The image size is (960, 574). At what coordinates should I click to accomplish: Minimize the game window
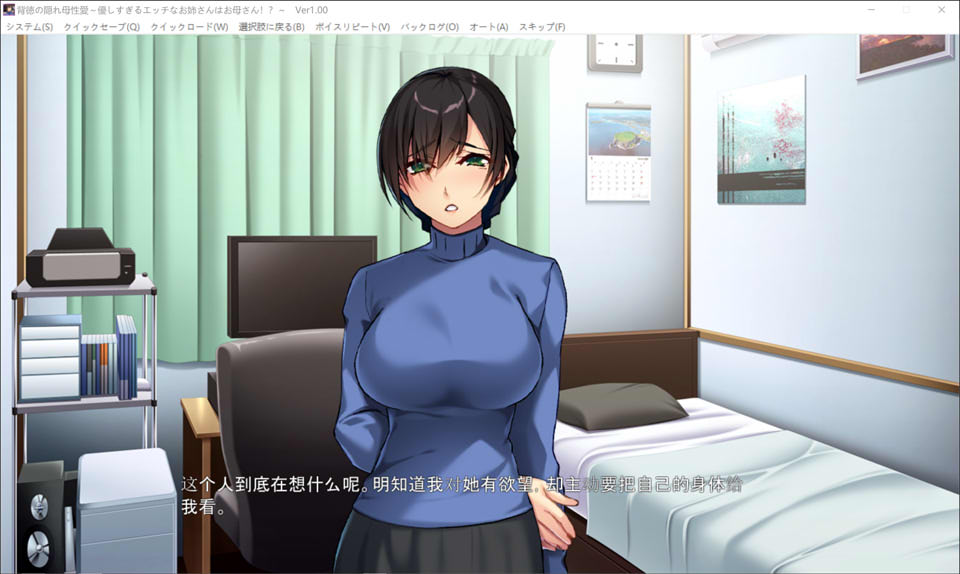point(872,9)
